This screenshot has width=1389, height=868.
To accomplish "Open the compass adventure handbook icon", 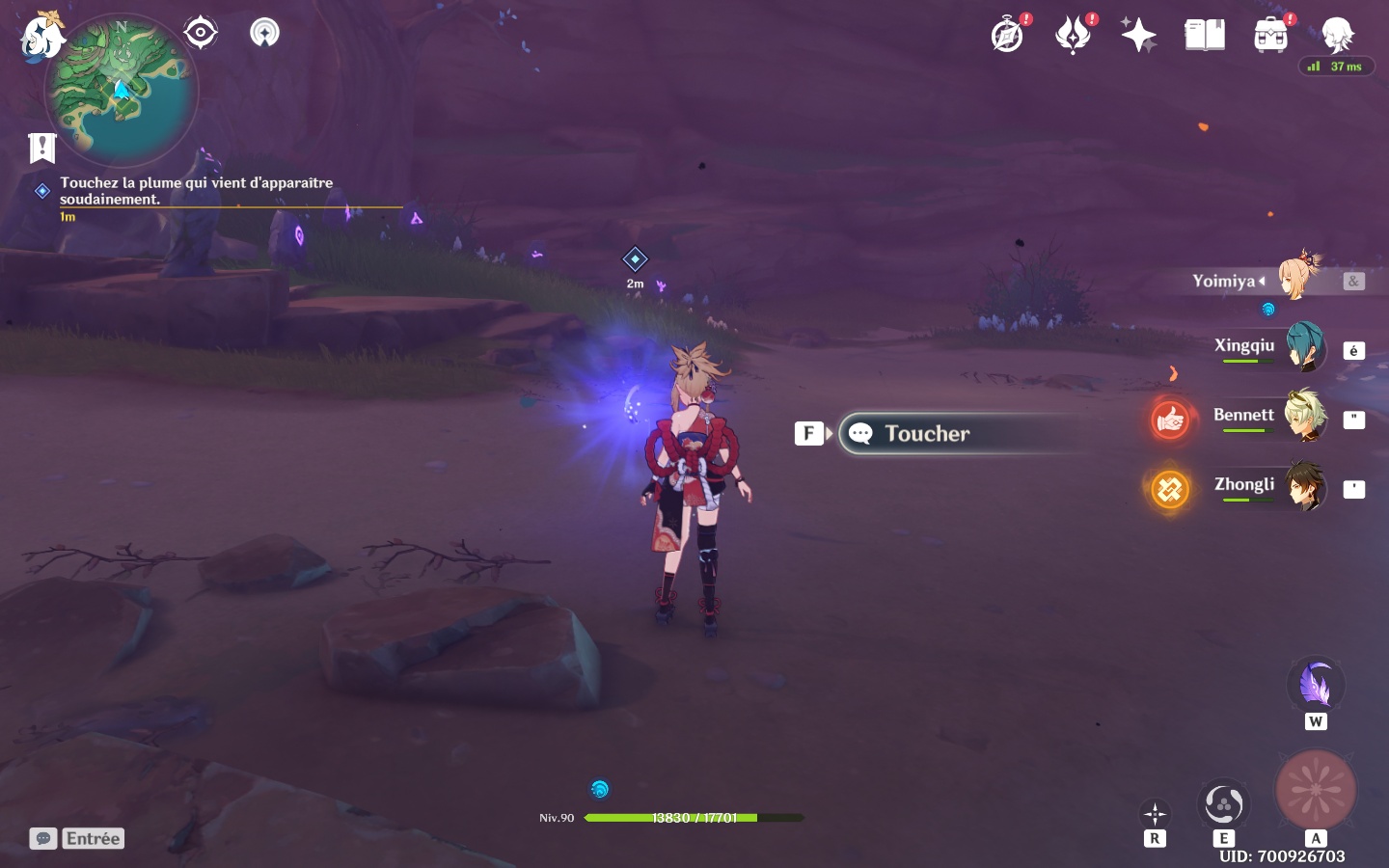I will 1008,36.
